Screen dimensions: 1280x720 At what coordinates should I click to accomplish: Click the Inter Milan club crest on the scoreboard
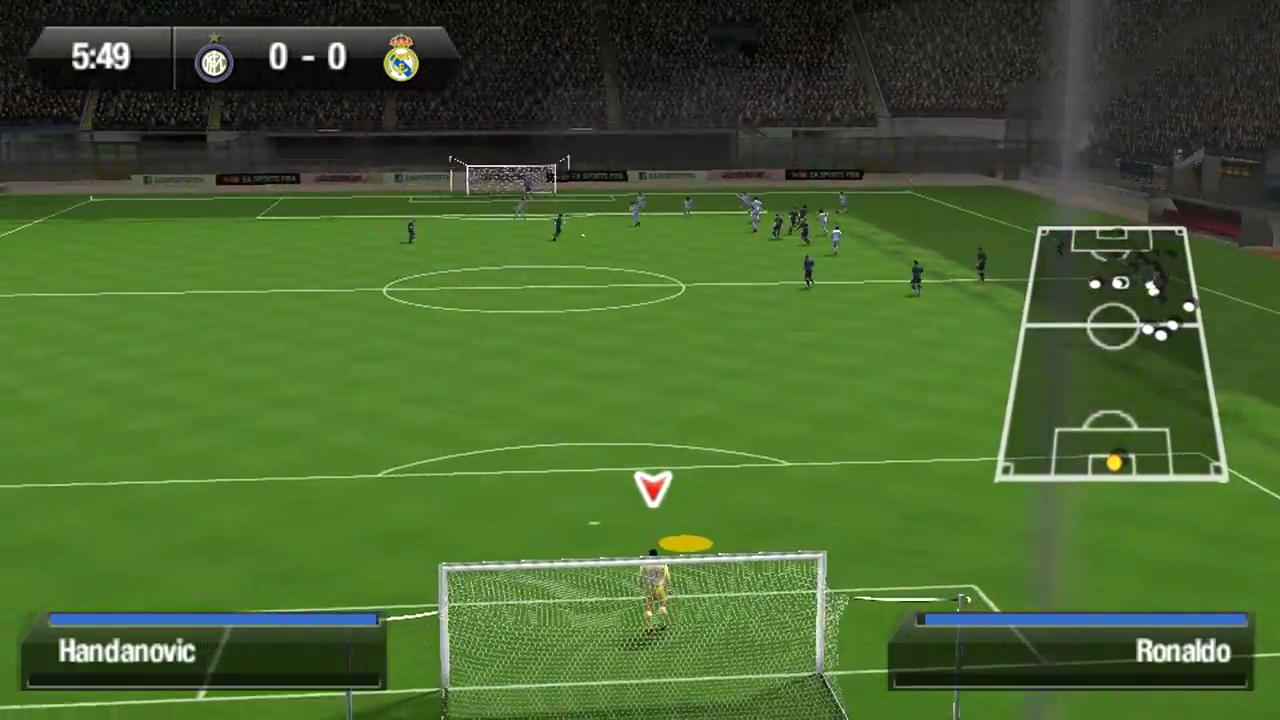coord(214,60)
